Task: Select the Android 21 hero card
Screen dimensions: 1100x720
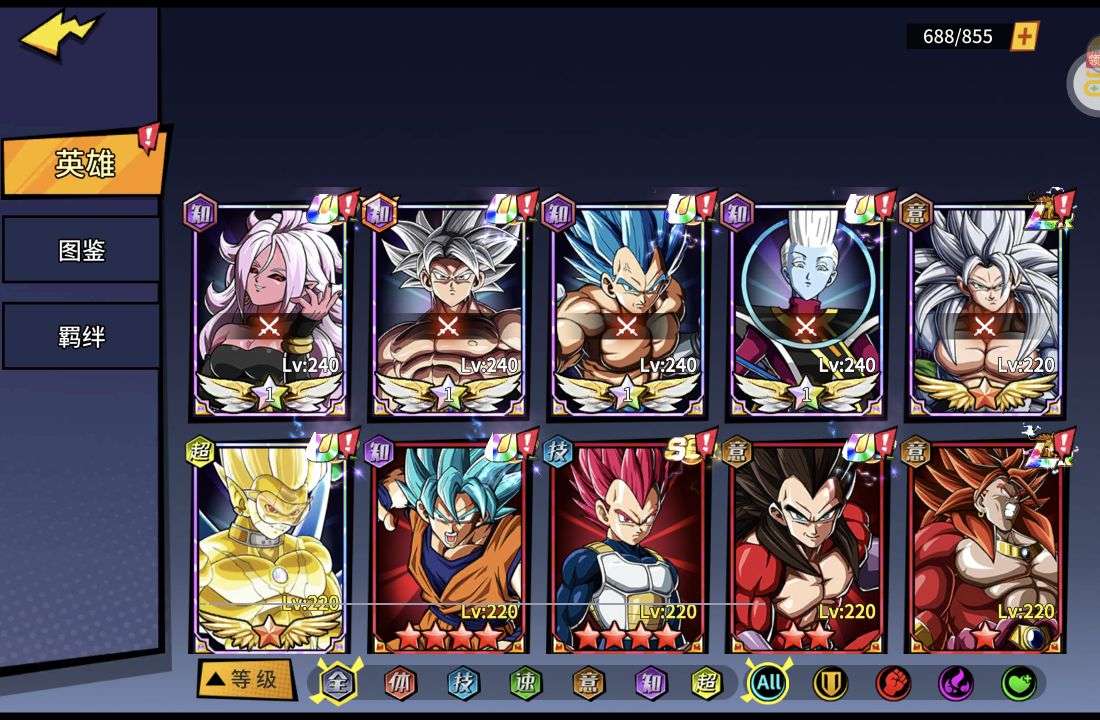Action: (x=268, y=310)
